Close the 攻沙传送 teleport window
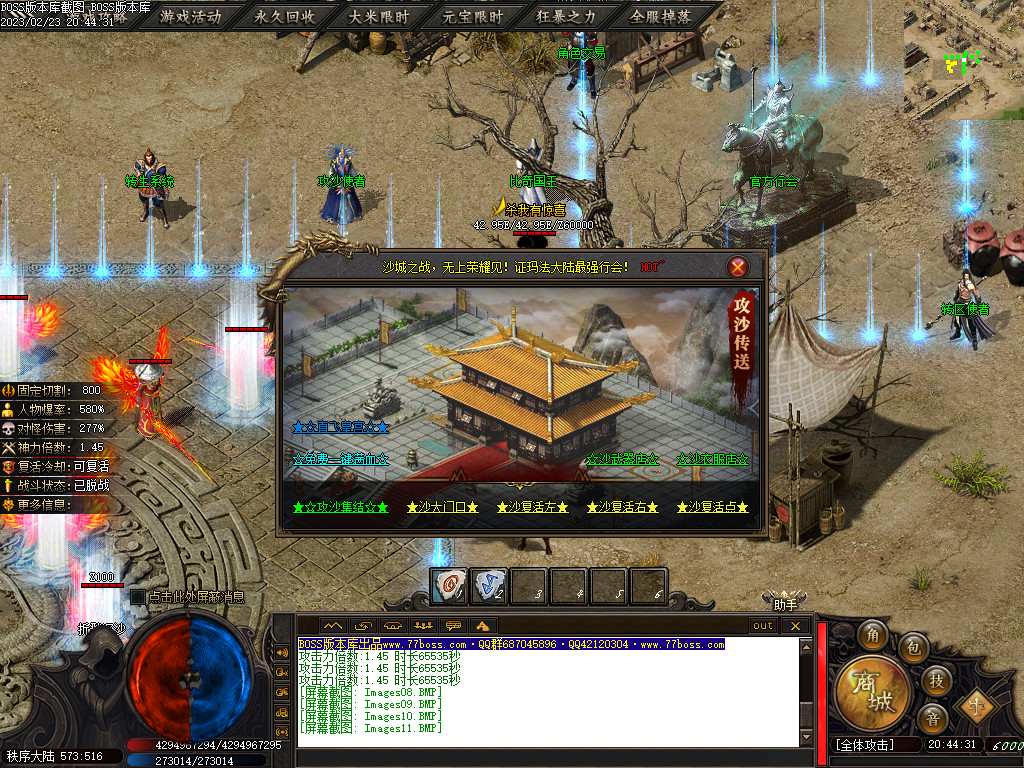Image resolution: width=1024 pixels, height=768 pixels. click(x=738, y=267)
